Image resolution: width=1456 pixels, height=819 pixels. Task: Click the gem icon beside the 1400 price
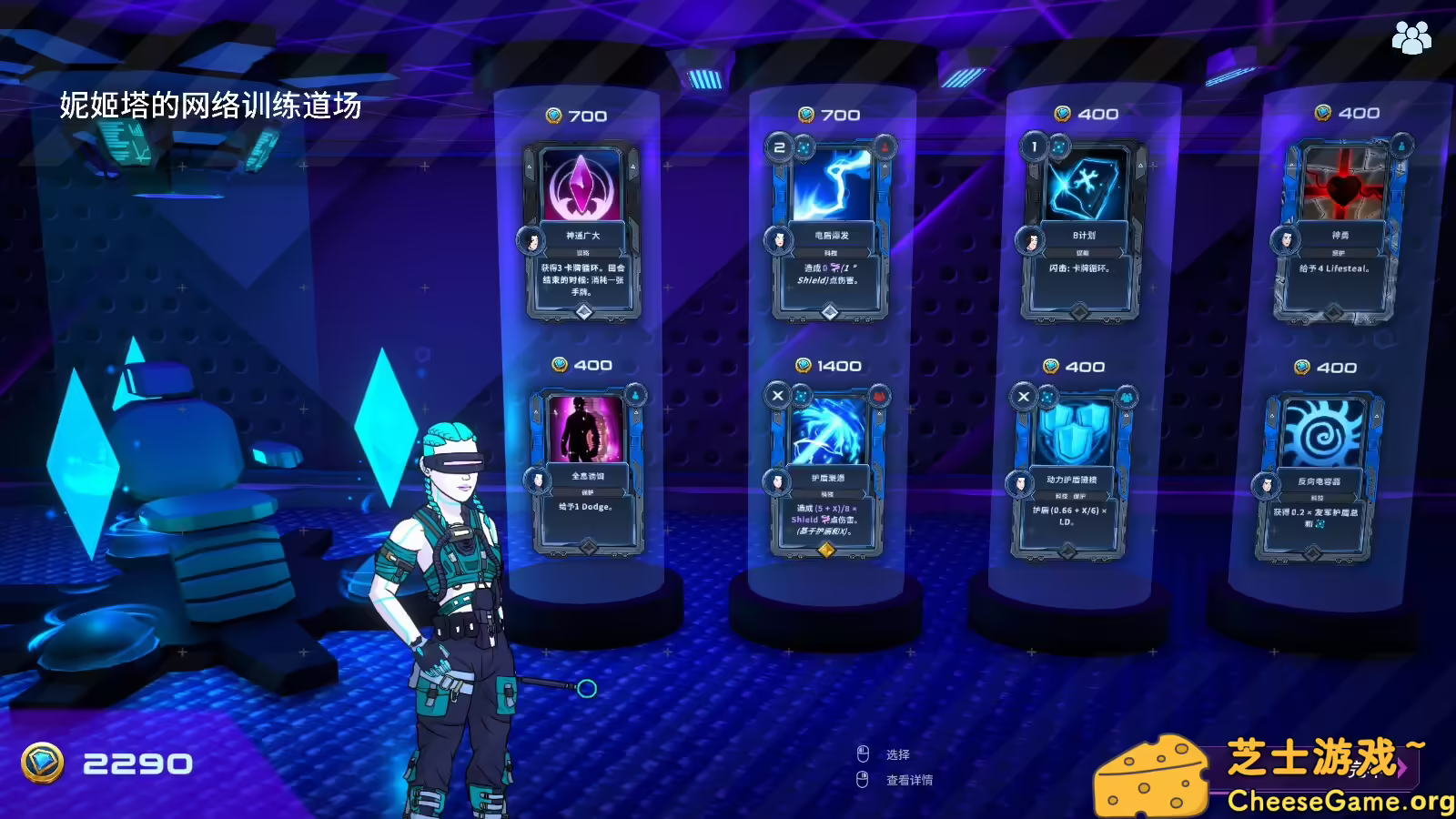pos(802,365)
